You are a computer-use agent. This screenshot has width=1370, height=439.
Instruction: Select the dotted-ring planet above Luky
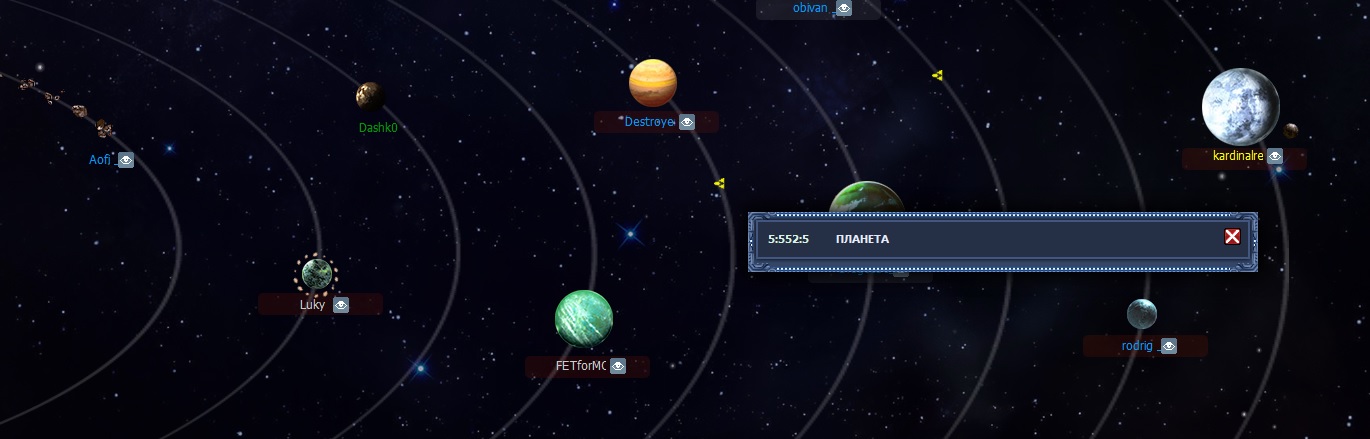click(318, 273)
